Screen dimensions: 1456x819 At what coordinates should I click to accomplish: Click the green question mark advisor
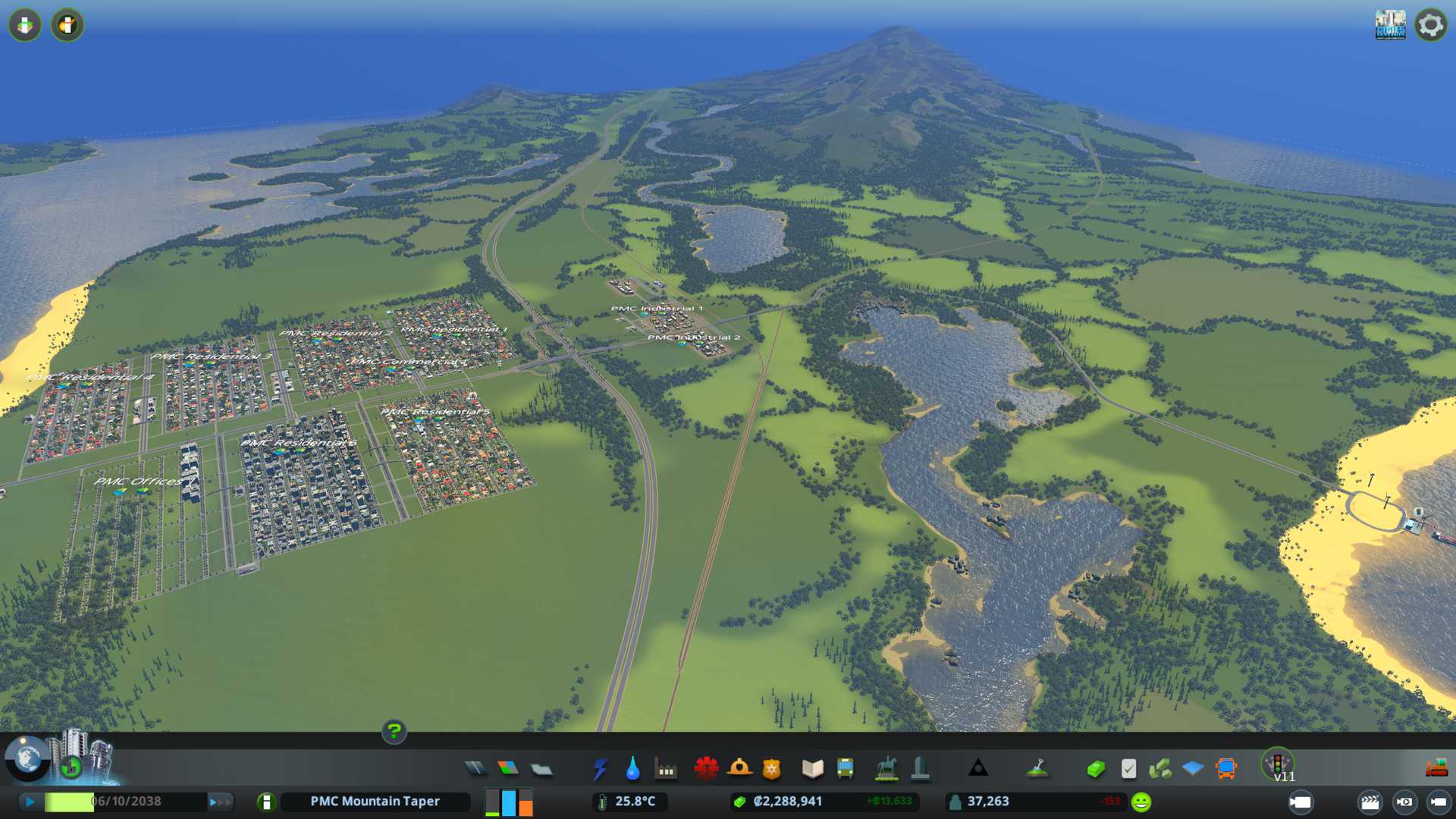click(394, 731)
